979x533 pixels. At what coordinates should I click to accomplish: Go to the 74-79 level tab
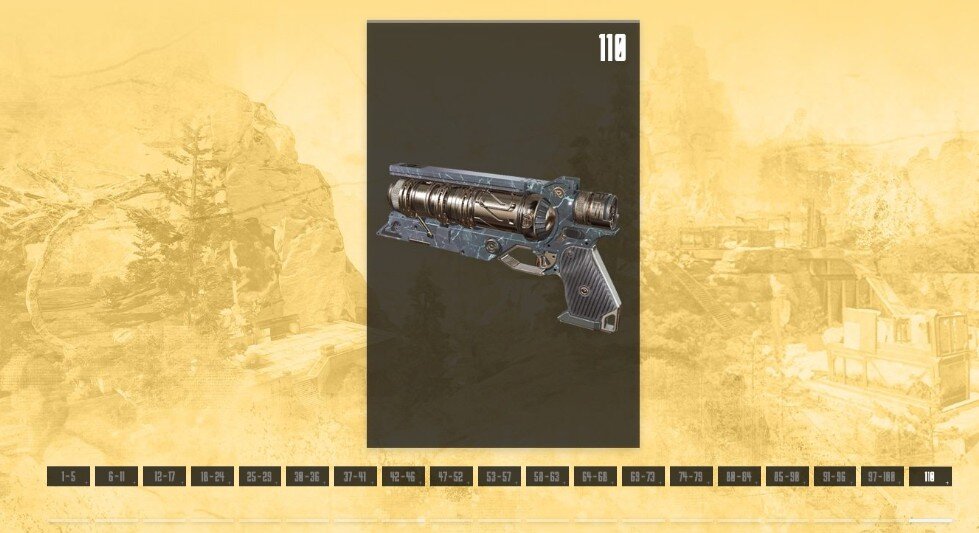coord(691,477)
